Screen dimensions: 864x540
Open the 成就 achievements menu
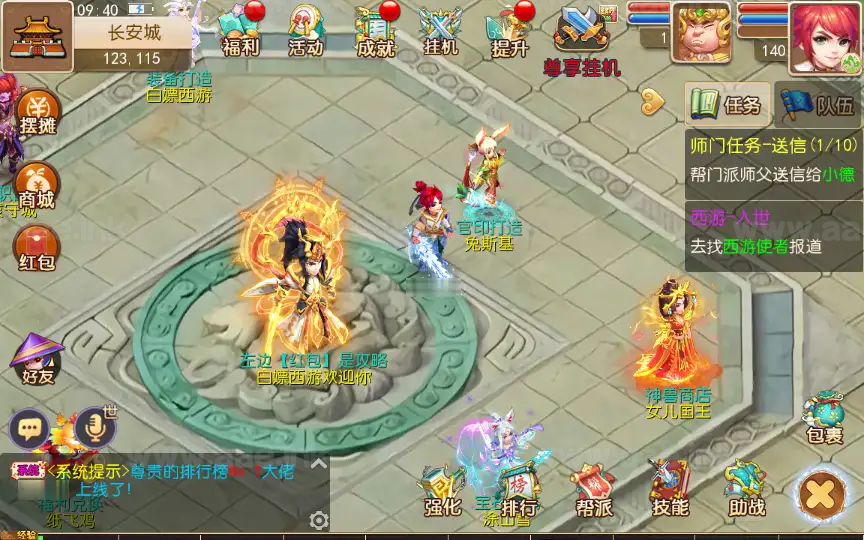[x=375, y=30]
